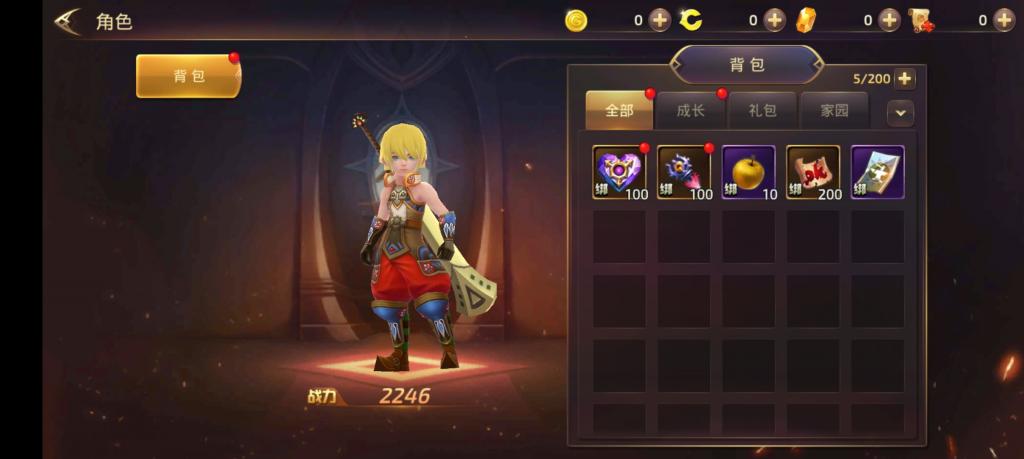Viewport: 1024px width, 459px height.
Task: Open the orange 背包 button
Action: tap(188, 76)
